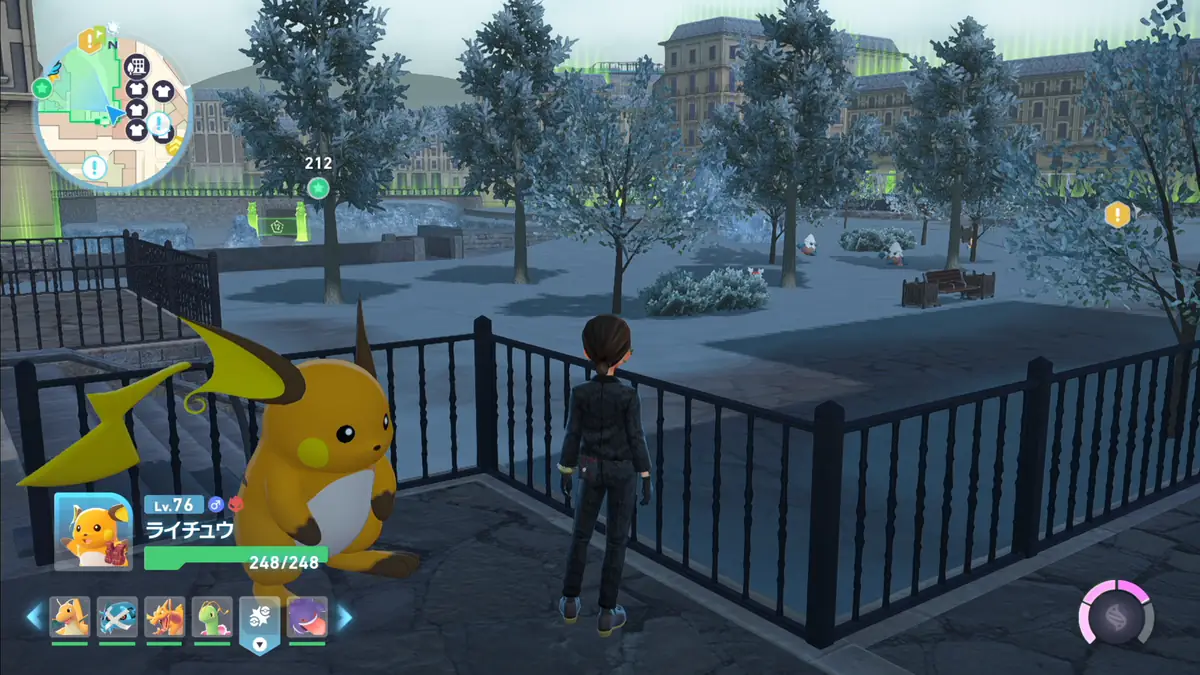
Task: Choose Charizard from the party bar
Action: click(x=164, y=617)
